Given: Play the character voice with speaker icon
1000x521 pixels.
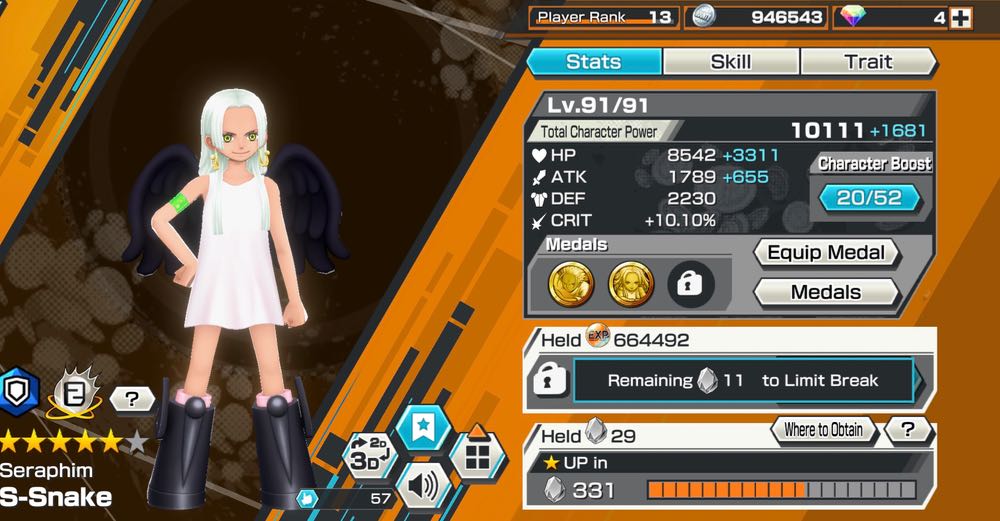Looking at the screenshot, I should click(422, 488).
